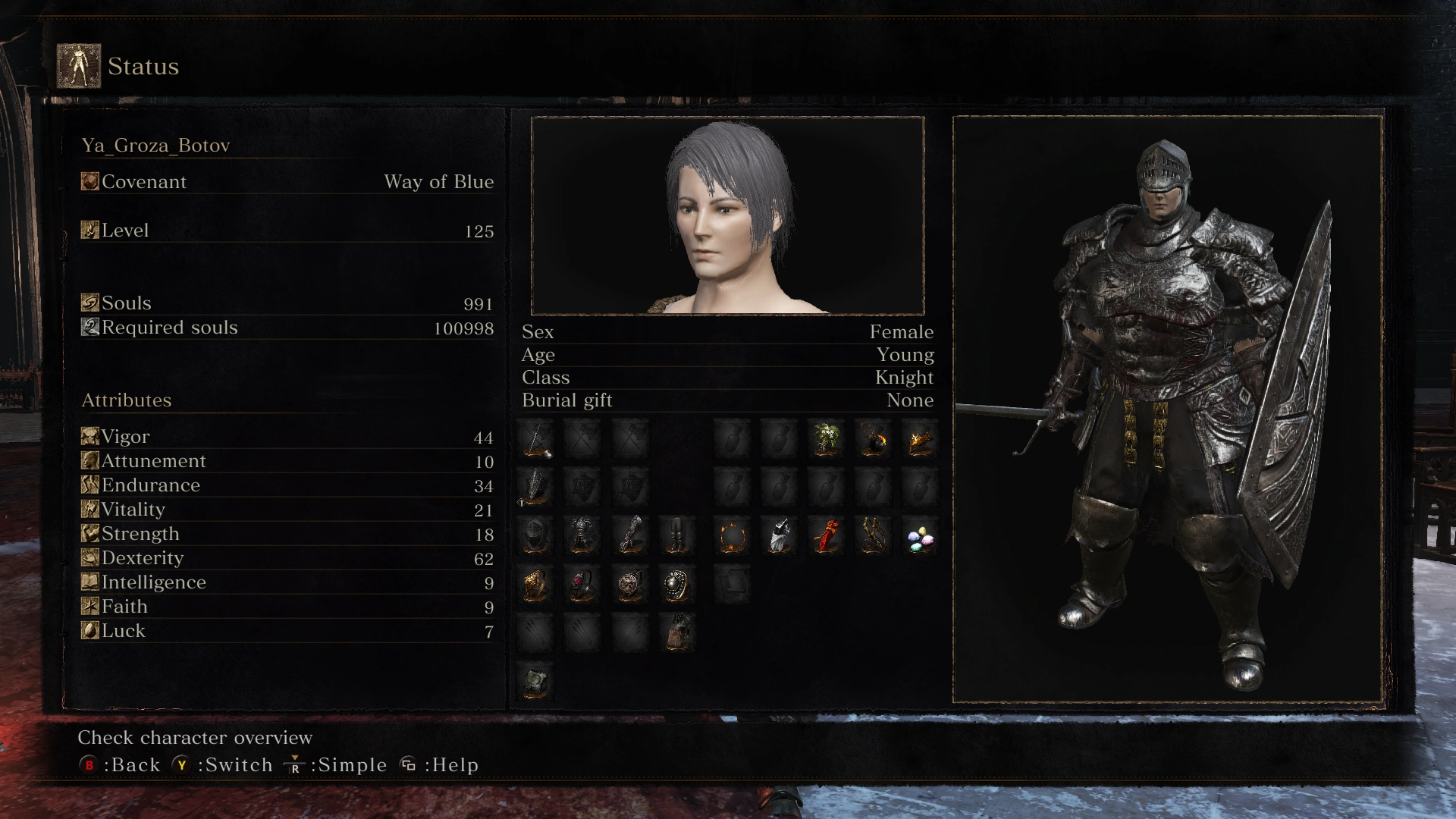1456x819 pixels.
Task: Select the red bundle item slot
Action: click(x=826, y=536)
